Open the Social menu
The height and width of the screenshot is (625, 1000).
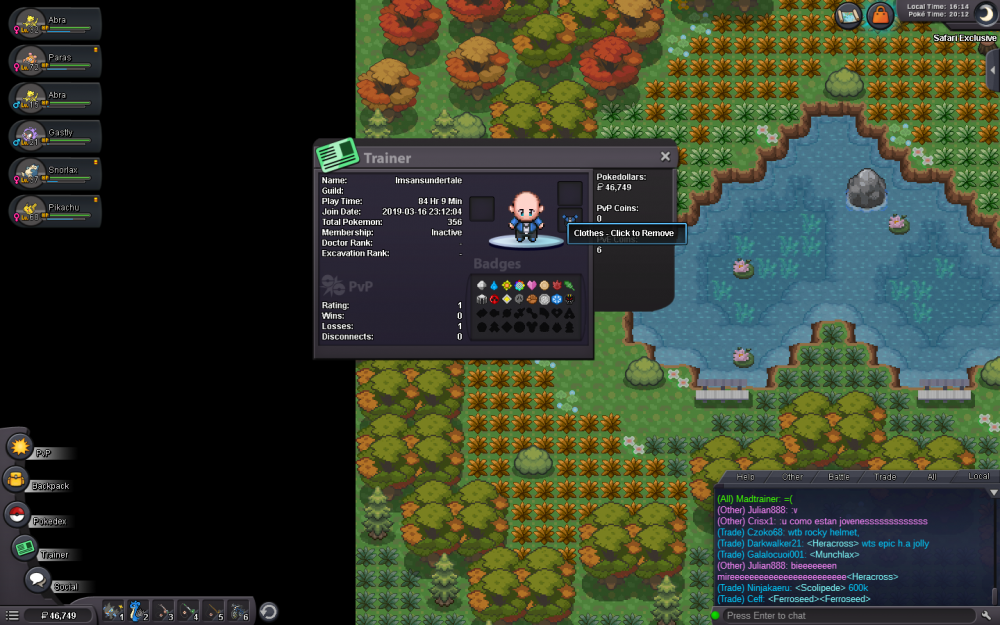tap(37, 580)
